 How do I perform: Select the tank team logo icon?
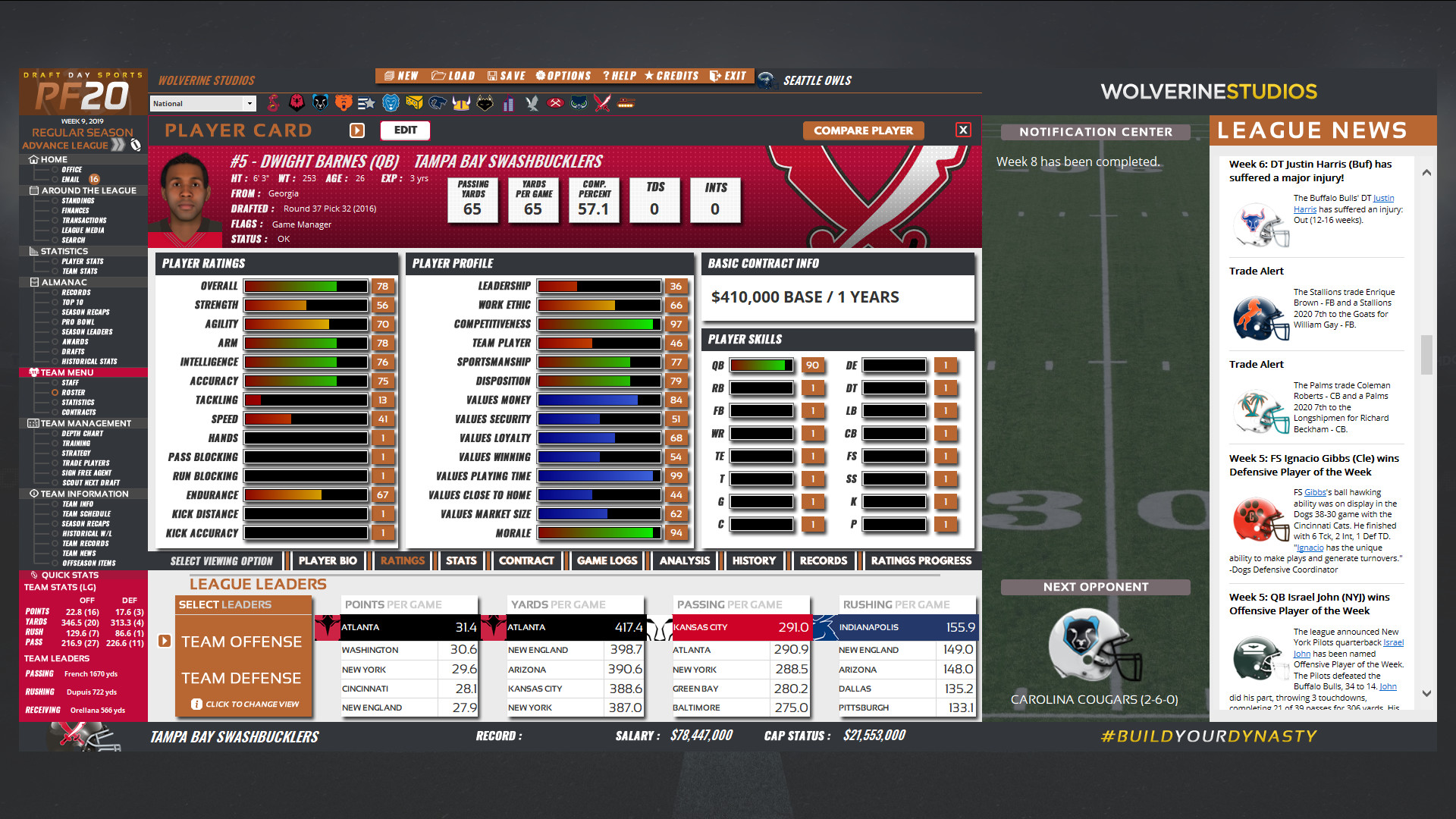click(627, 103)
